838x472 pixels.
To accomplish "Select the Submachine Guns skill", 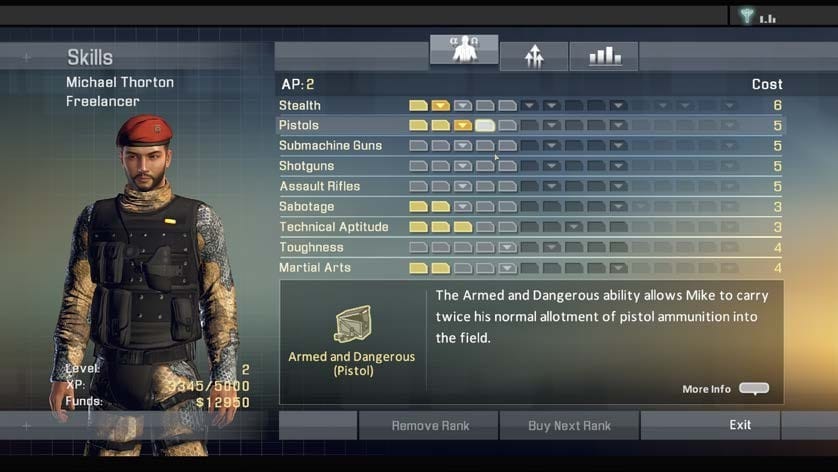I will [330, 146].
